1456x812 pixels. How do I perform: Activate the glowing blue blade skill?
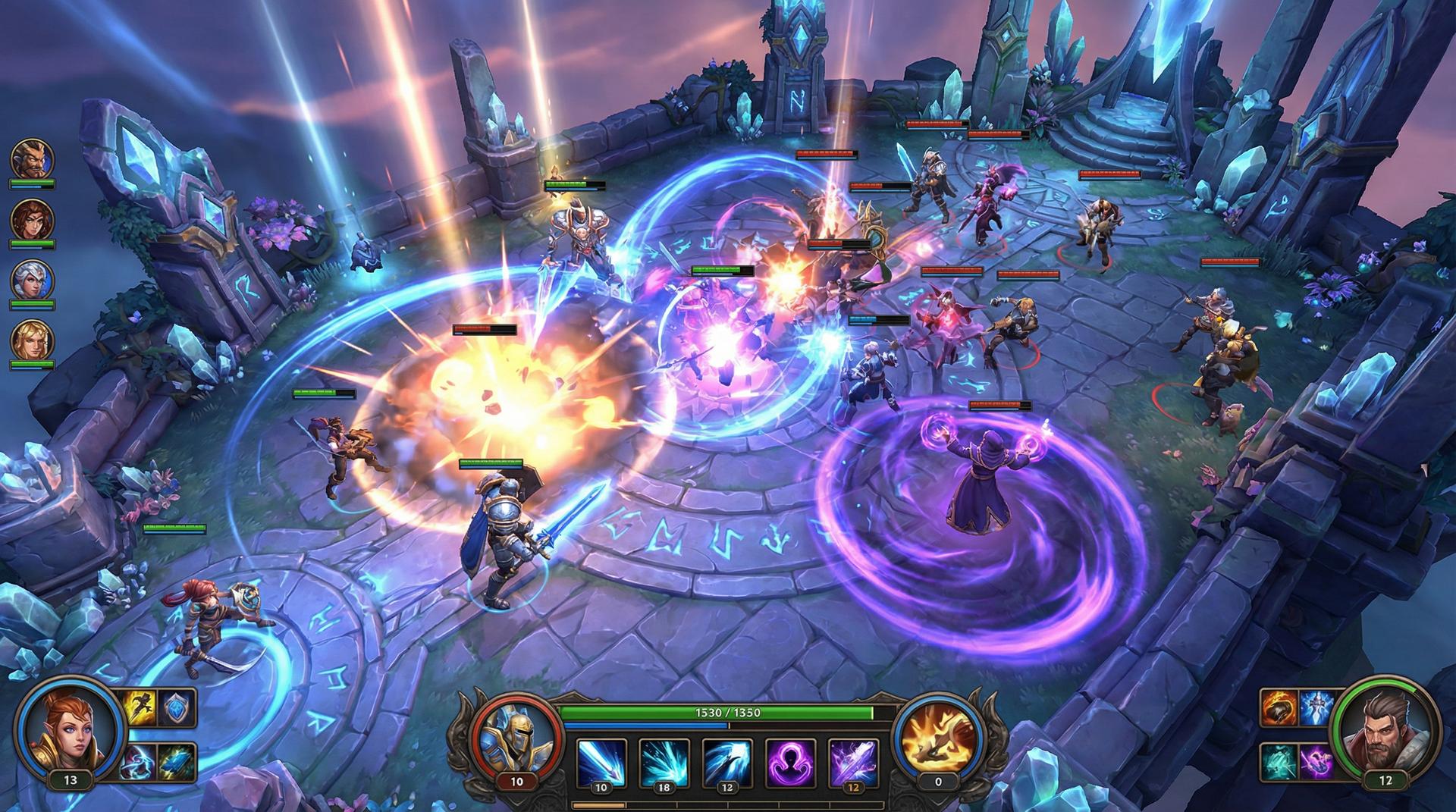click(178, 760)
